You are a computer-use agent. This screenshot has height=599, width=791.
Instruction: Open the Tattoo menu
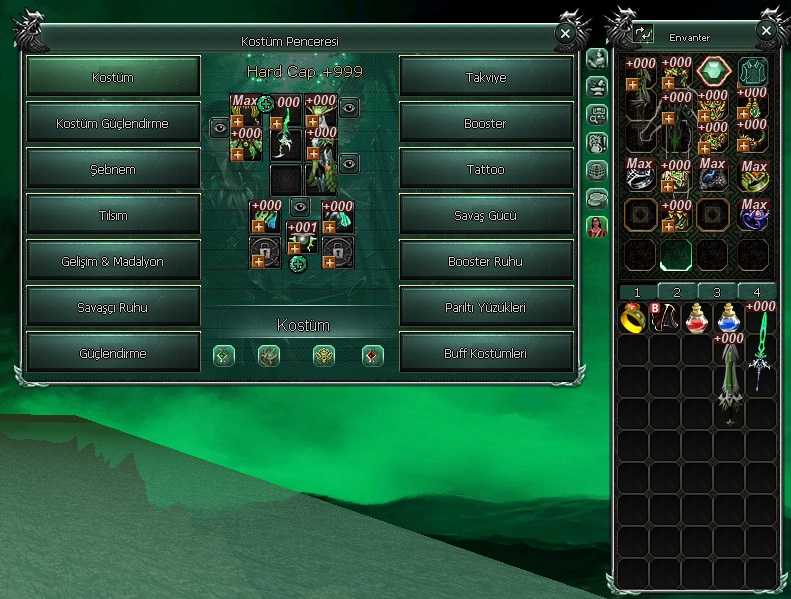(x=486, y=170)
